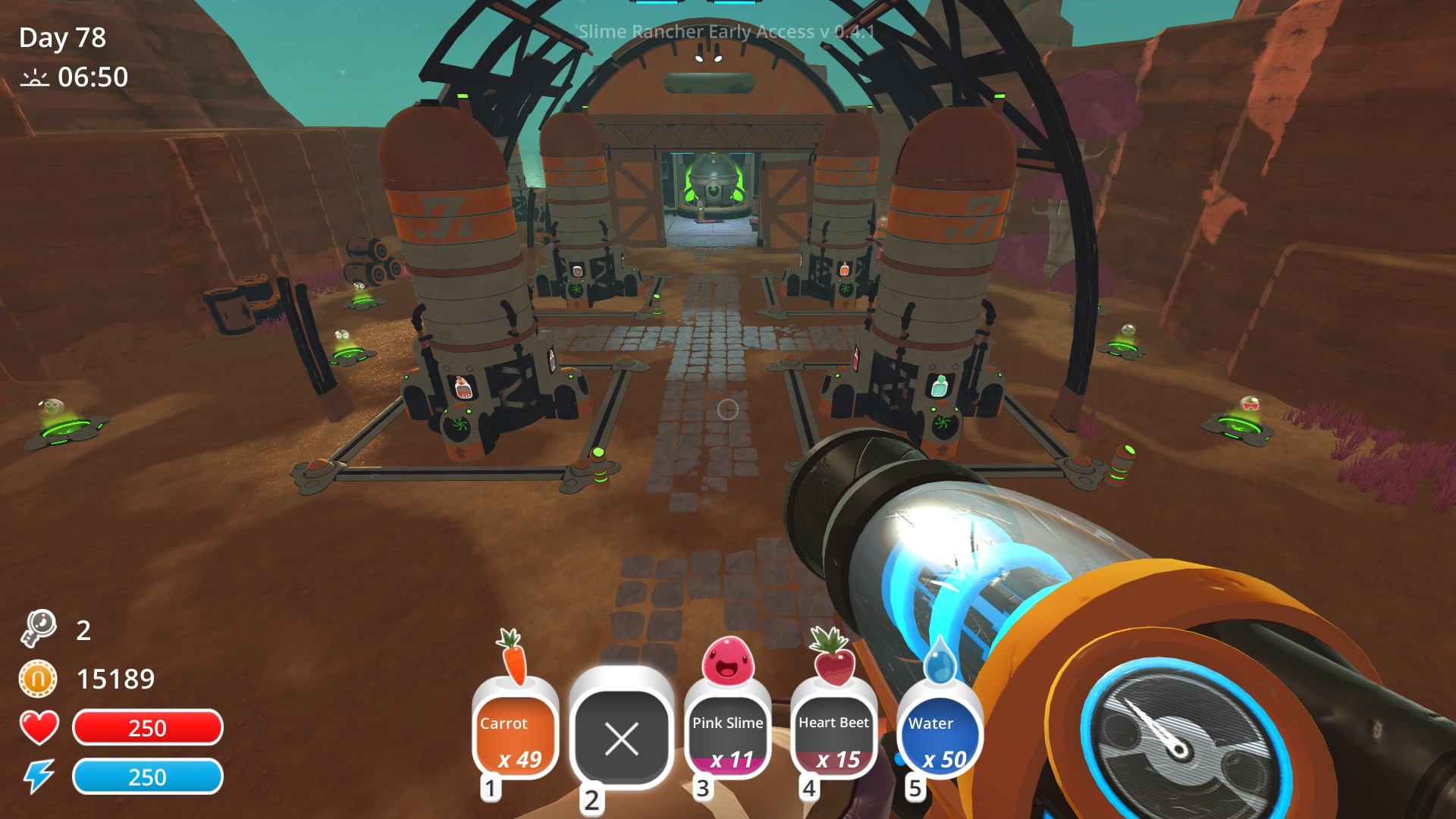Select the Carrot hotbar slot
Image resolution: width=1456 pixels, height=819 pixels.
click(516, 737)
